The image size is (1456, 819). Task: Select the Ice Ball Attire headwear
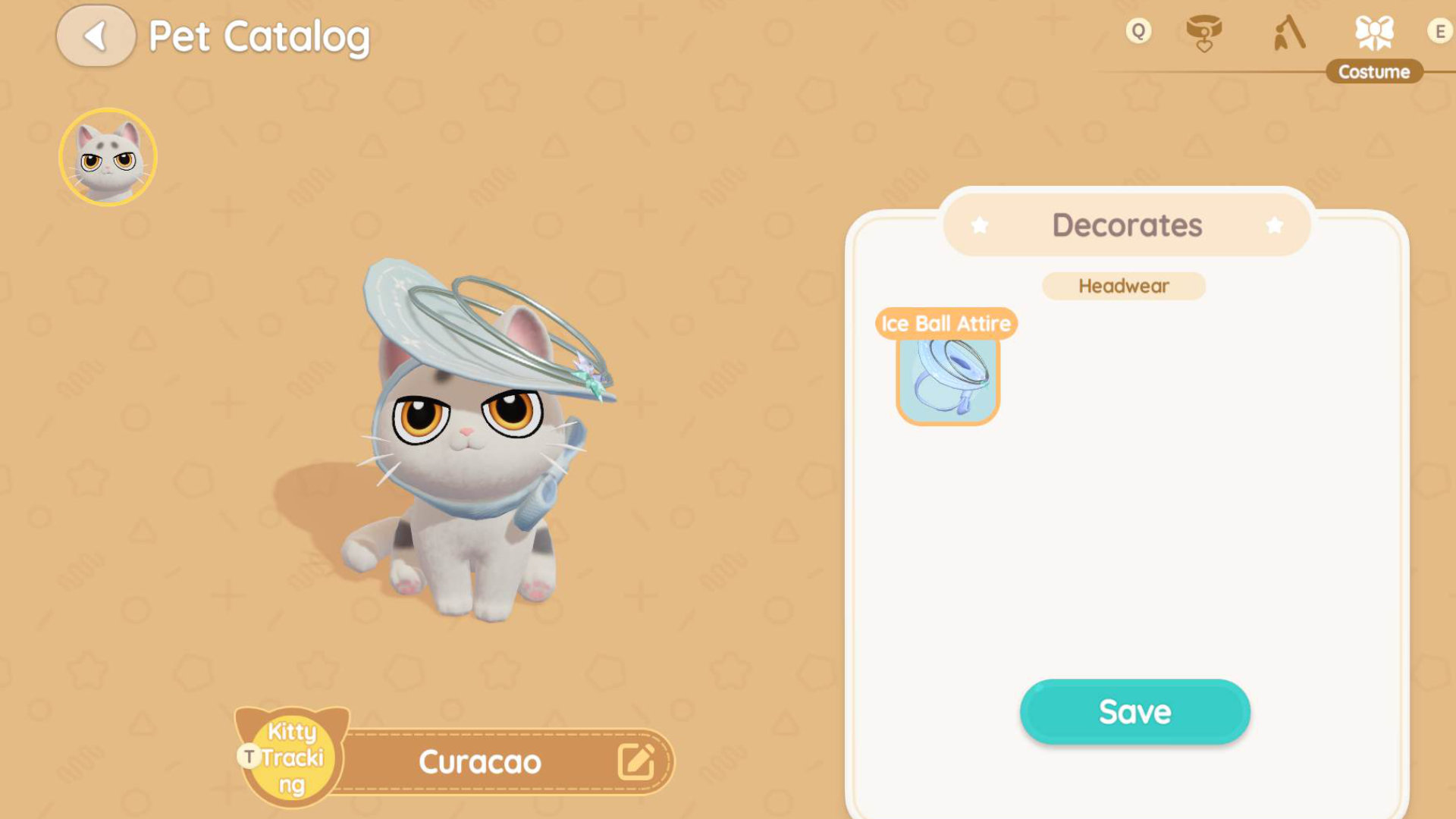(947, 379)
